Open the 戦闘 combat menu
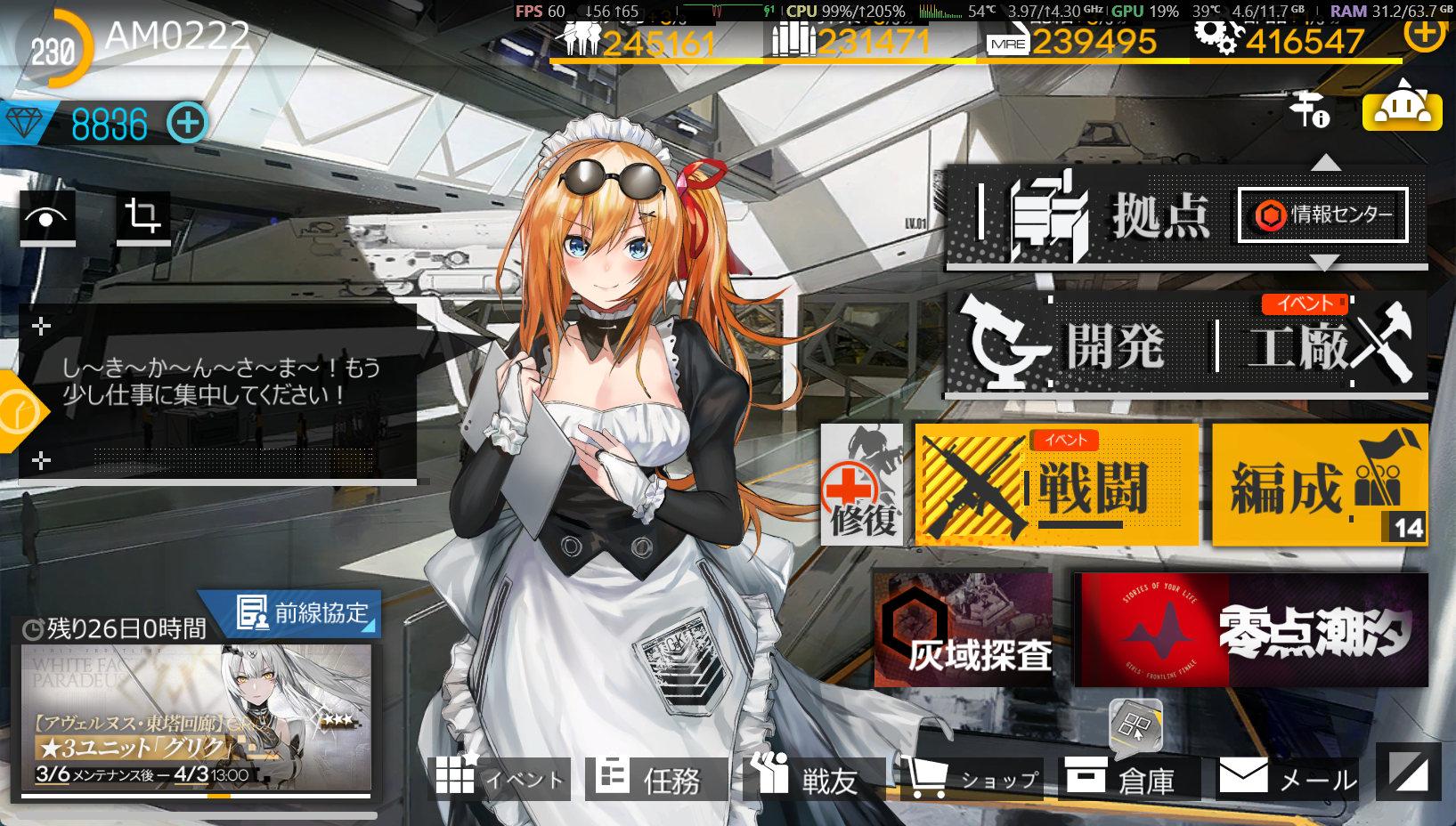1456x826 pixels. 1056,485
